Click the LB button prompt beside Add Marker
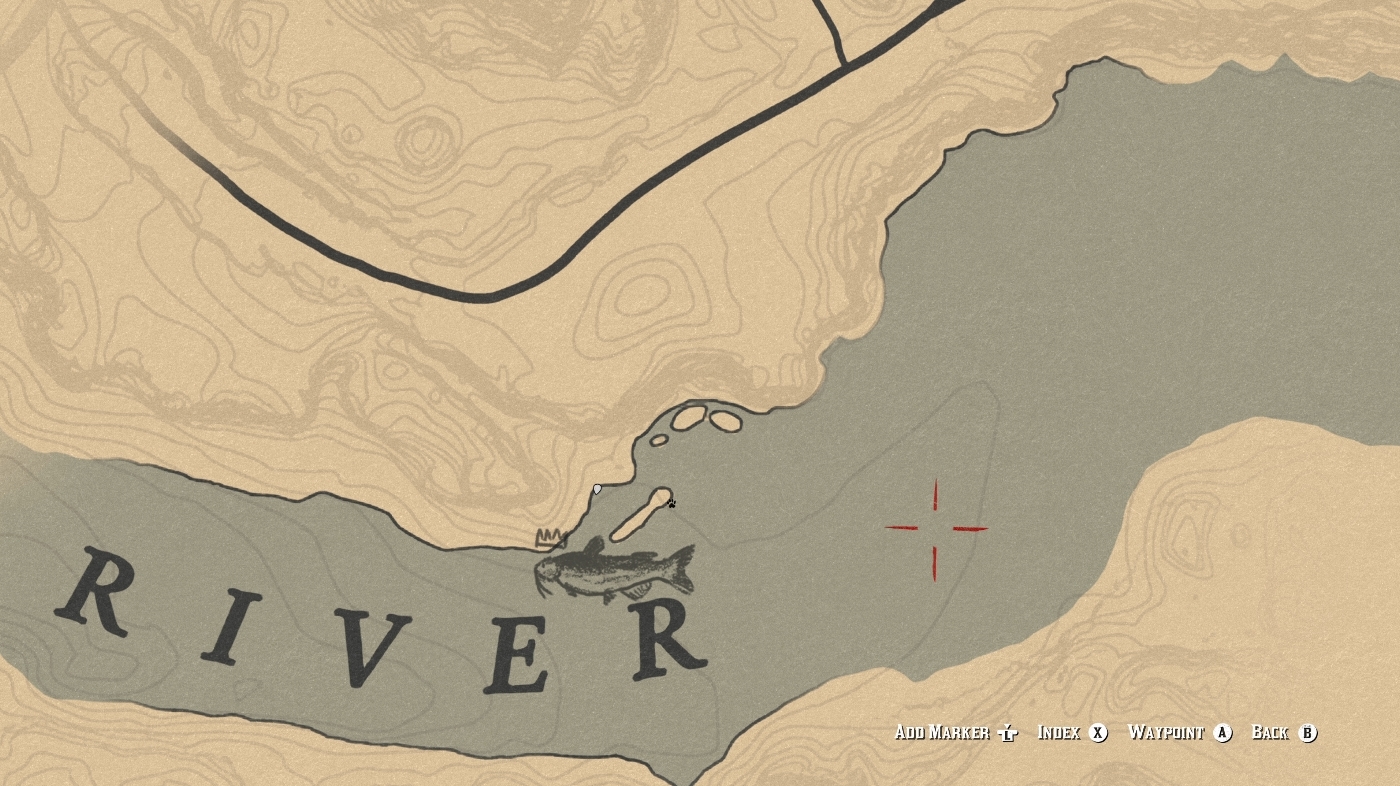 pyautogui.click(x=1005, y=733)
